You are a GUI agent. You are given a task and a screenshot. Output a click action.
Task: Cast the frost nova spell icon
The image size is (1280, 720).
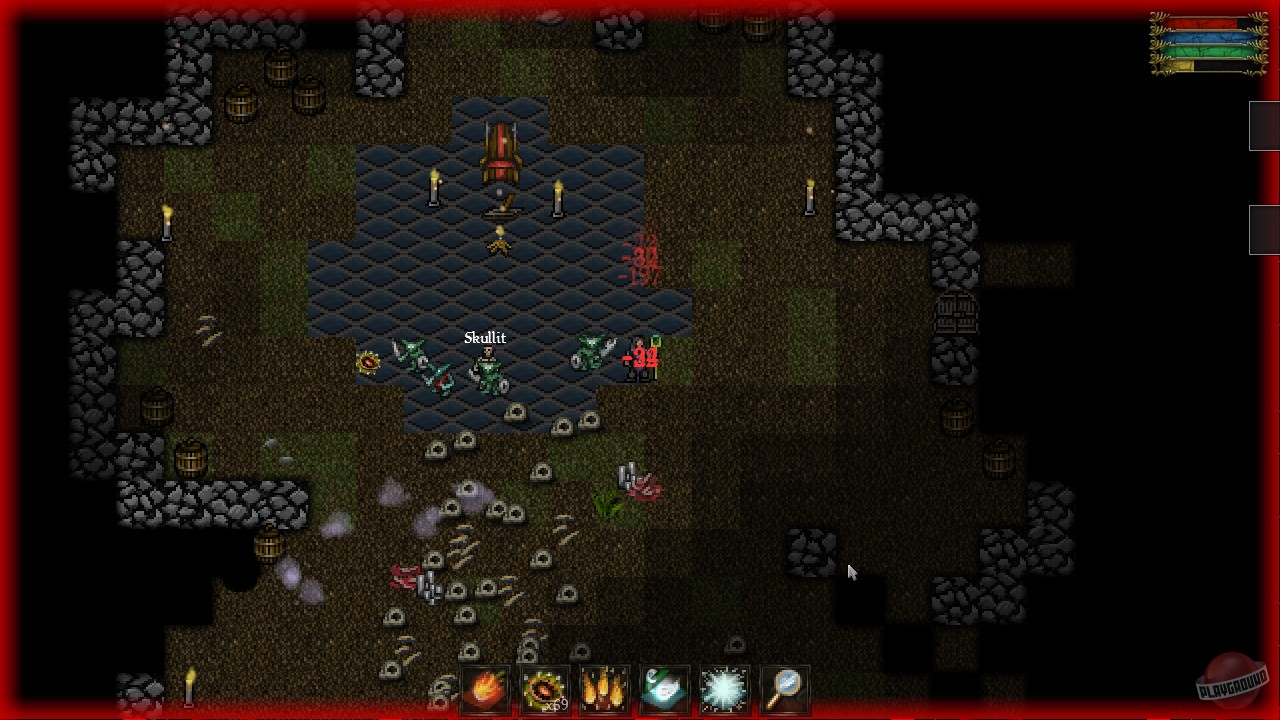(x=725, y=688)
